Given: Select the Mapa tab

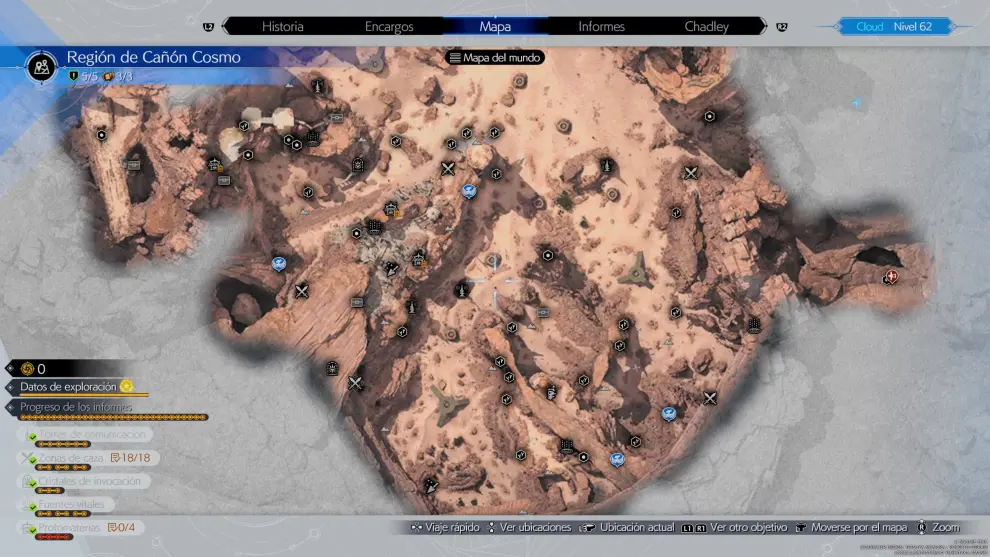Looking at the screenshot, I should click(x=495, y=26).
